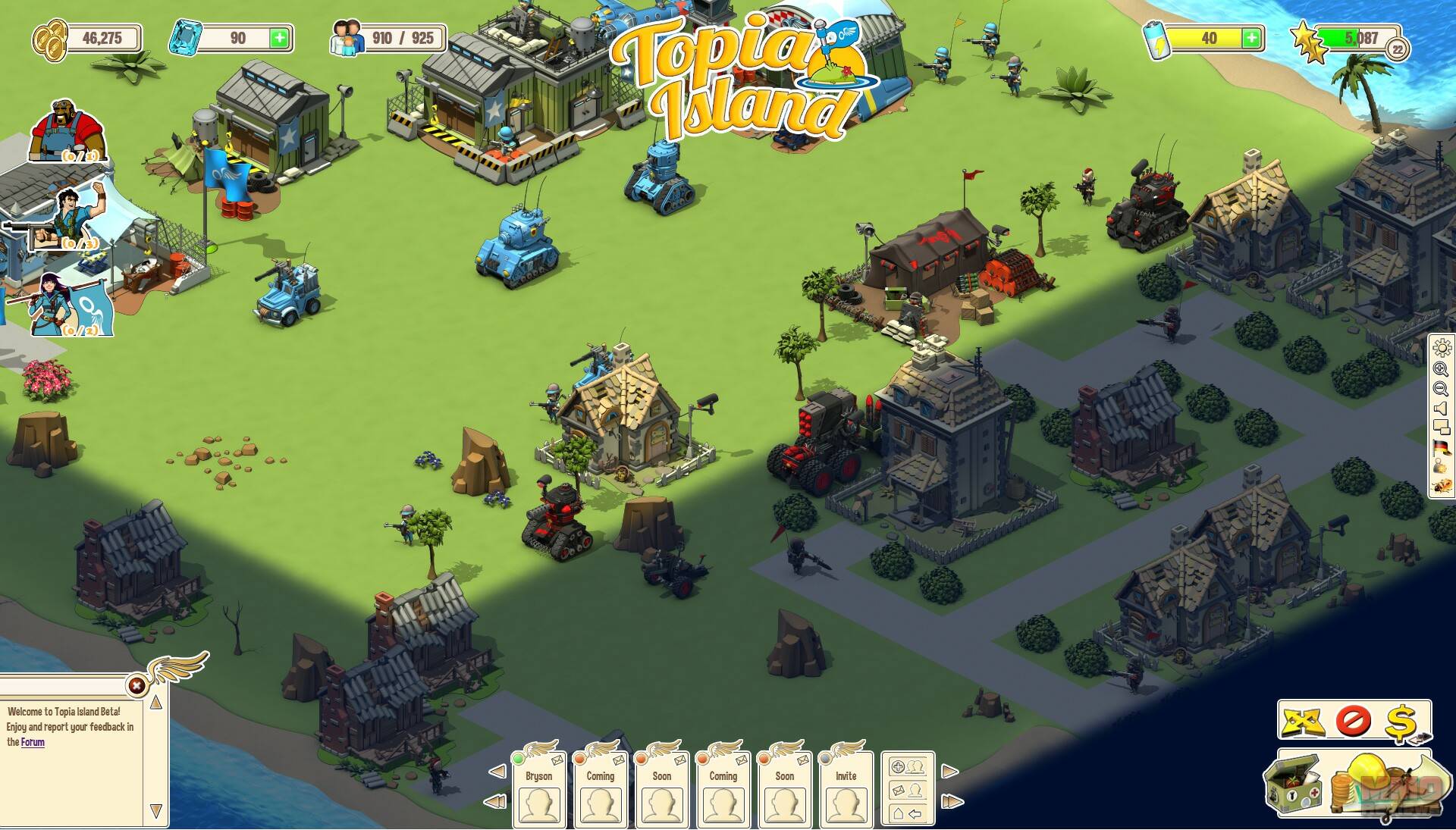Image resolution: width=1456 pixels, height=830 pixels.
Task: Report a bug with the beetle icon
Action: (x=1441, y=486)
